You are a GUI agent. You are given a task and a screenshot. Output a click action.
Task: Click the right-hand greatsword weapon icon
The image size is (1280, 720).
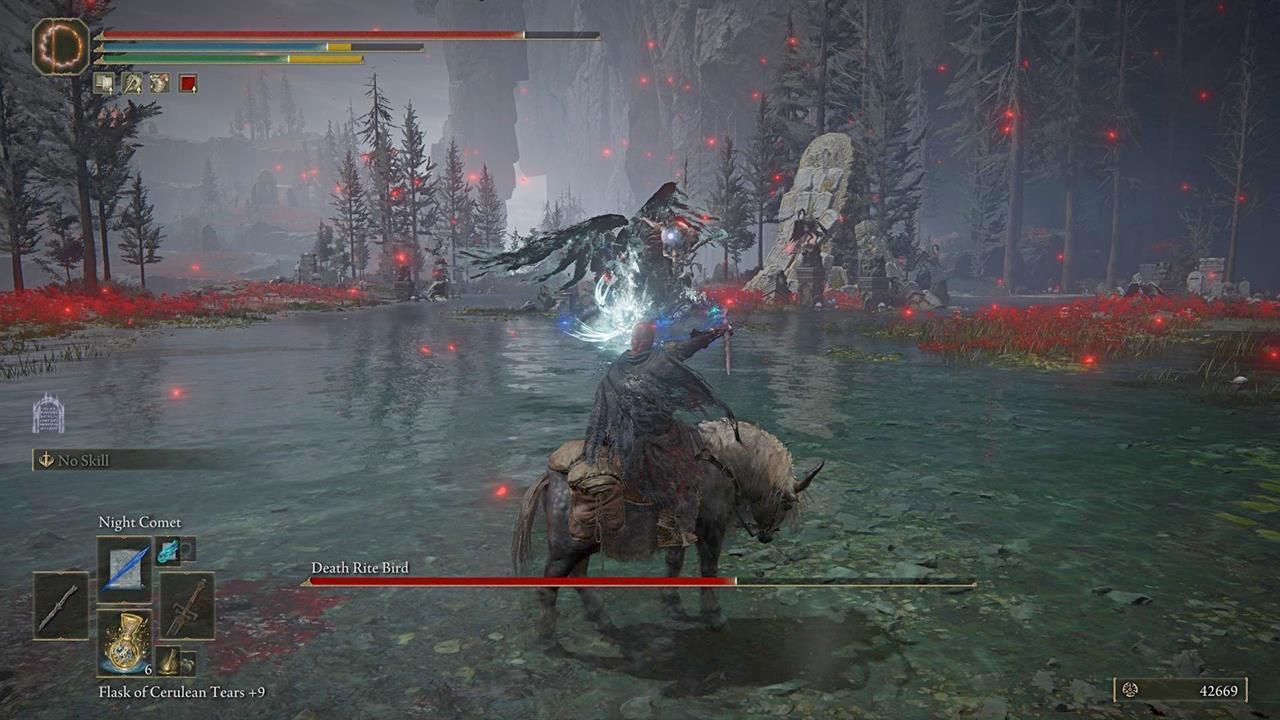click(187, 604)
